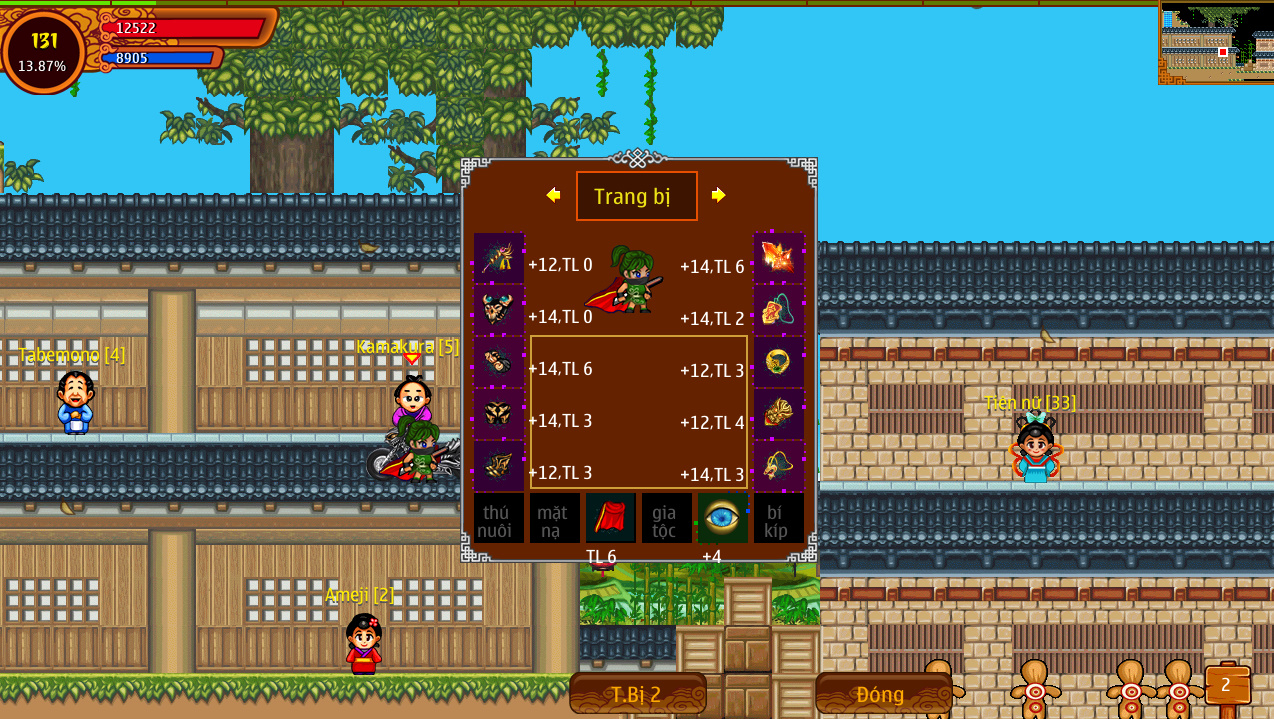The width and height of the screenshot is (1274, 719).
Task: Go to the previous panel with left arrow
Action: 553,195
